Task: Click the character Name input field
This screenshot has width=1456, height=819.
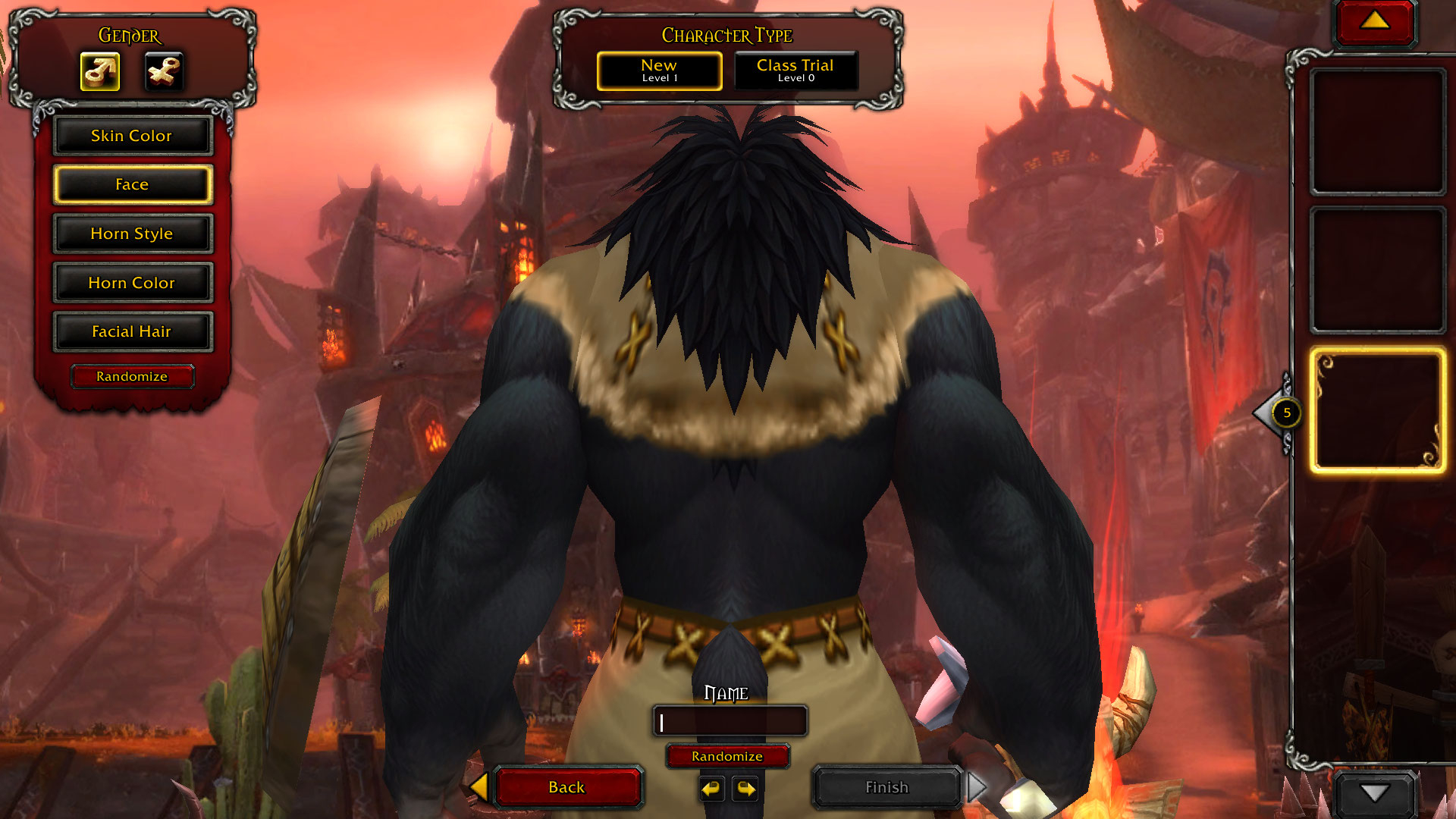Action: [730, 721]
